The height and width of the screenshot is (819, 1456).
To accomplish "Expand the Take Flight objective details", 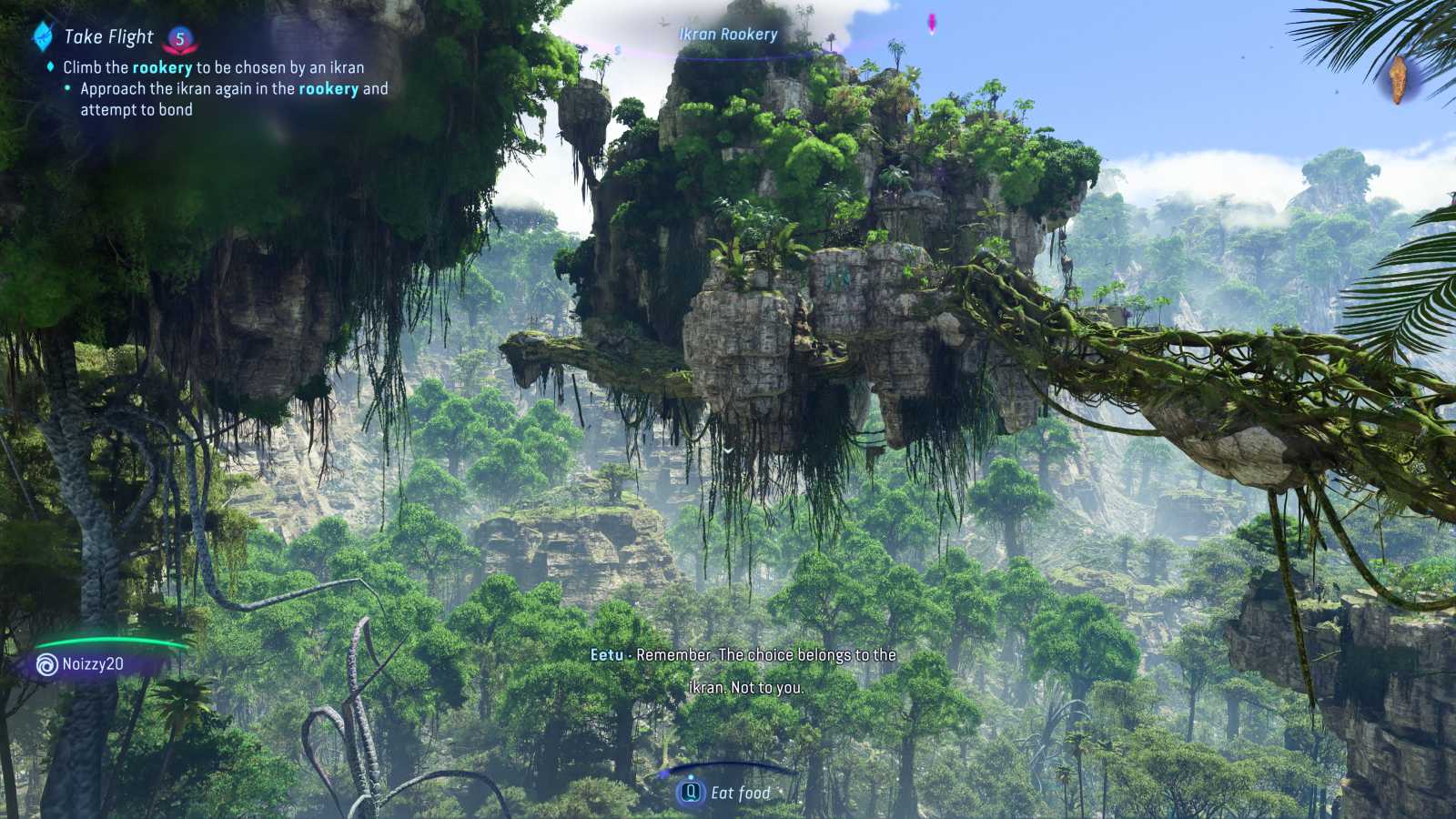I will [x=209, y=67].
